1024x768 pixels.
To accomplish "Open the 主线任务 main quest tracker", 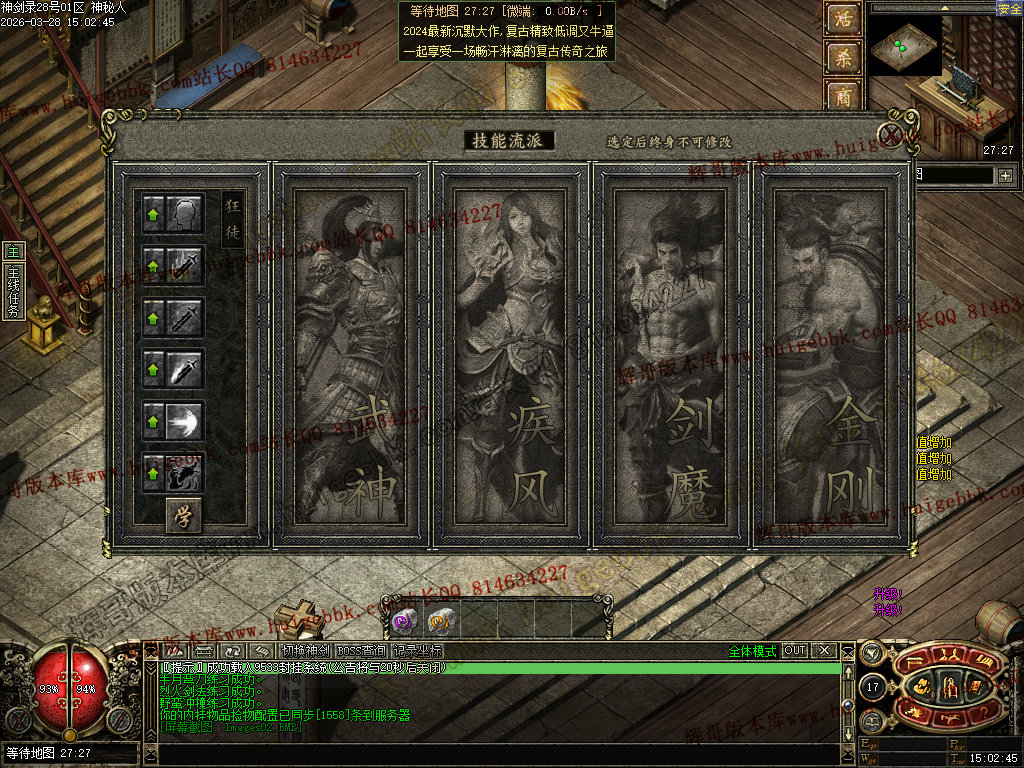I will (x=13, y=292).
